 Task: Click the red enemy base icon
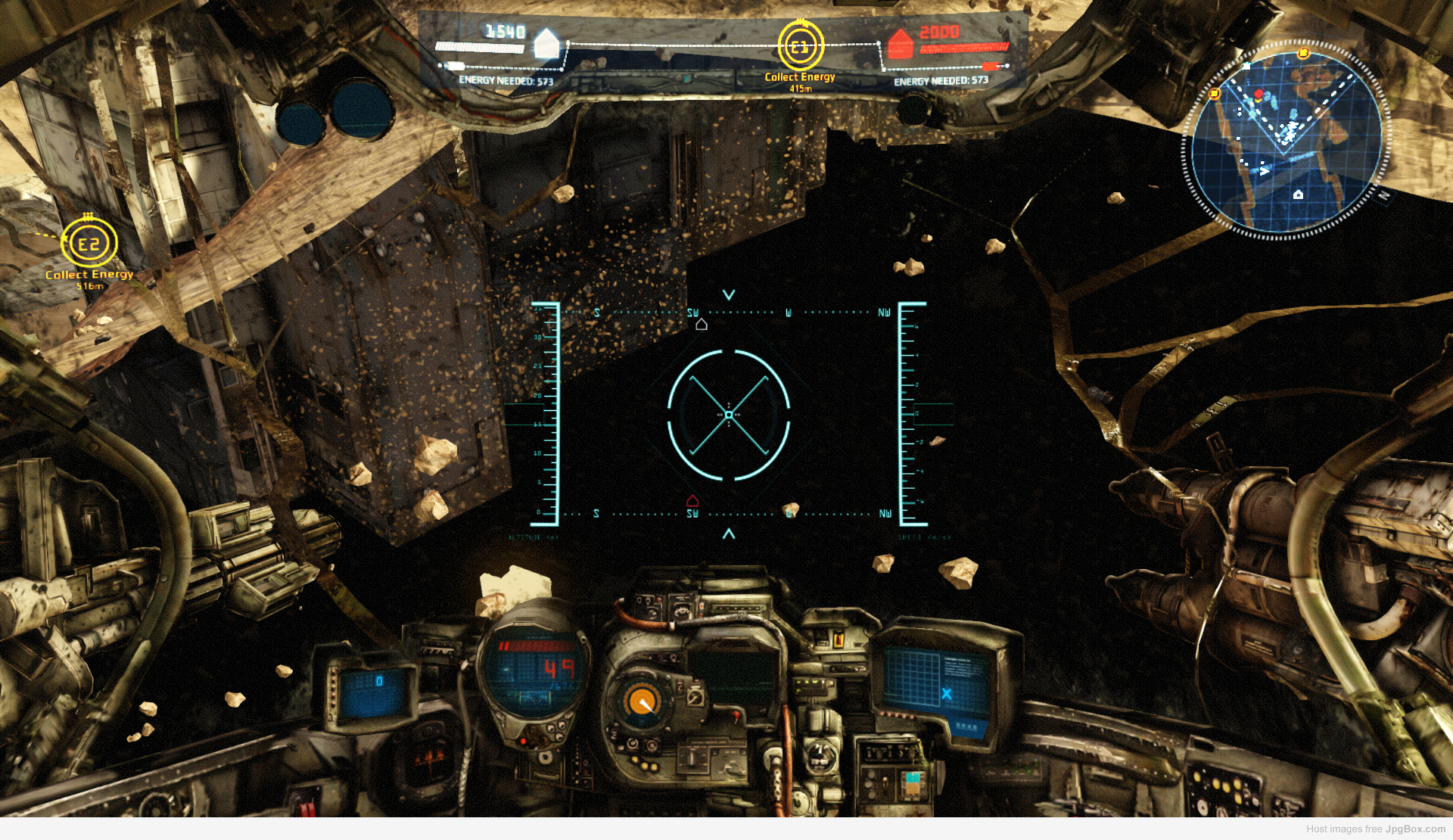tap(899, 45)
